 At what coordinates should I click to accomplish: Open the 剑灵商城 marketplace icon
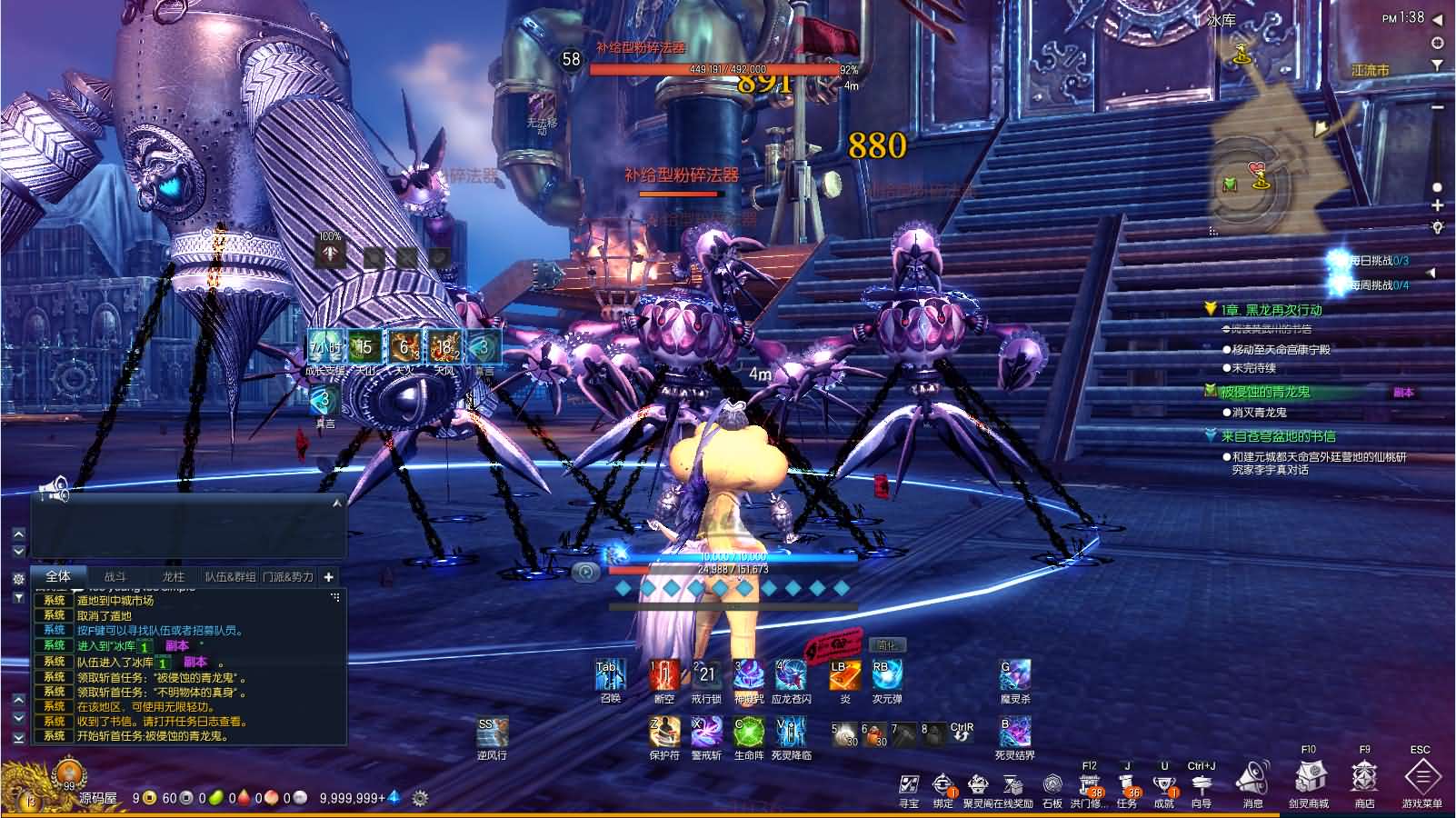[x=1309, y=783]
